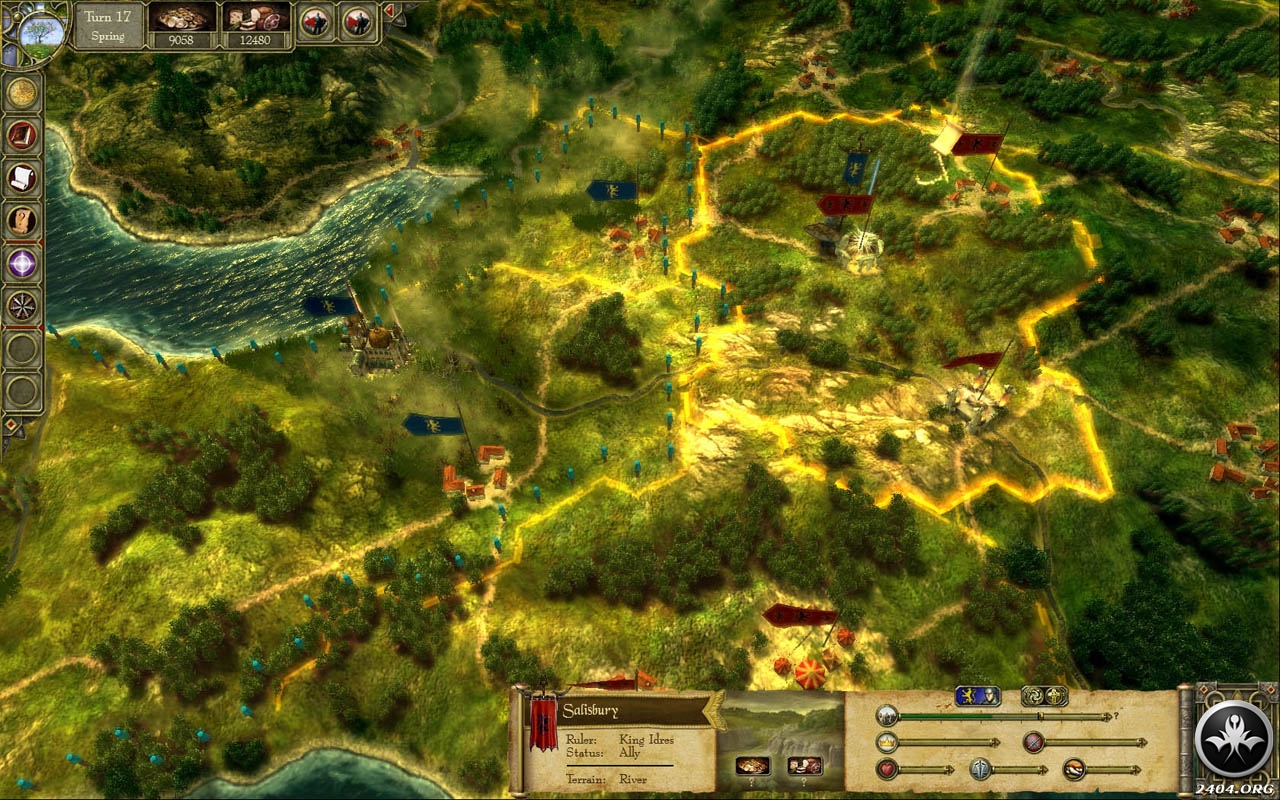Click the crown loyalty icon

coord(886,742)
